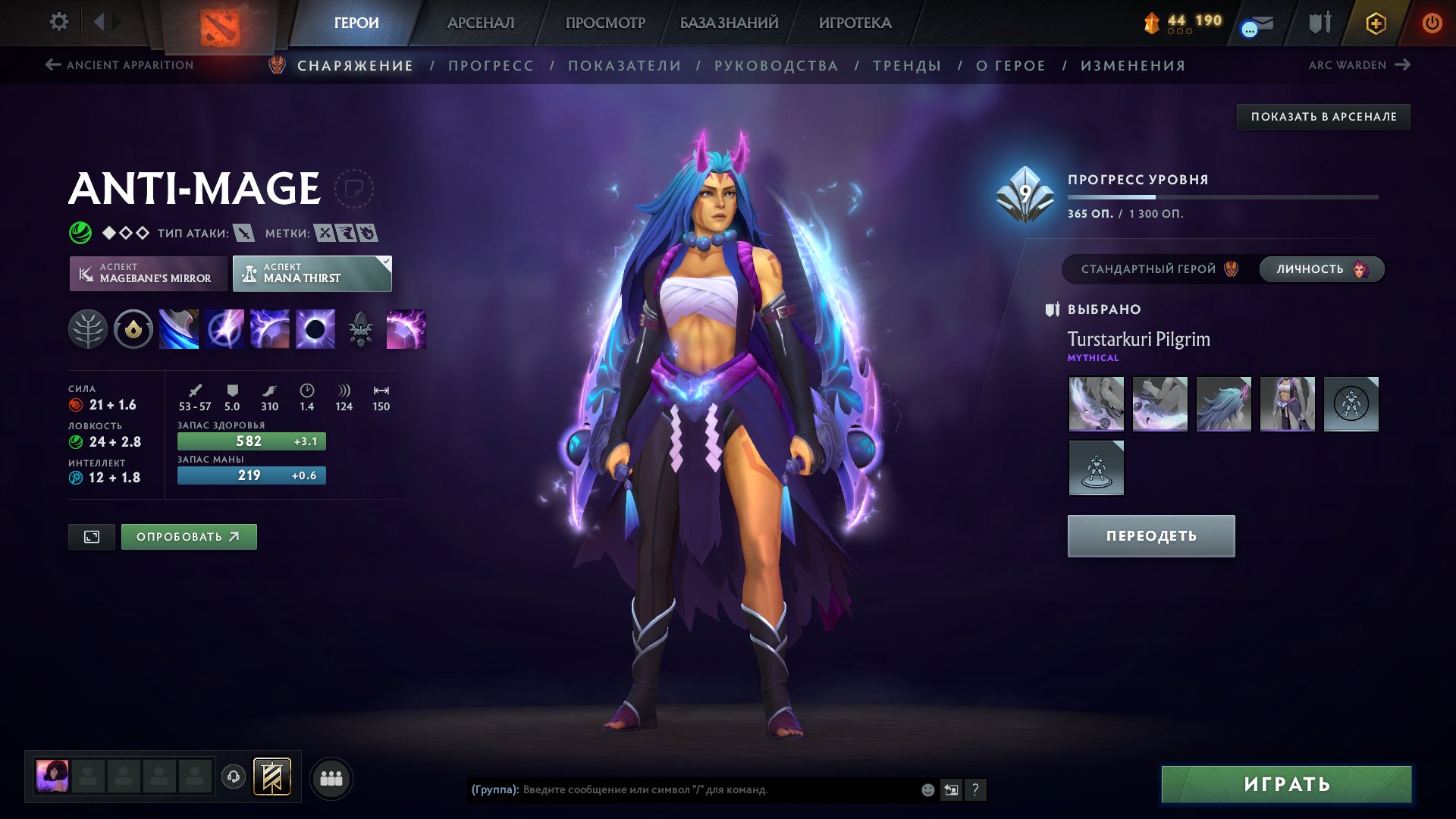The image size is (1456, 819).
Task: Click the voice chat headset icon
Action: pos(233,777)
